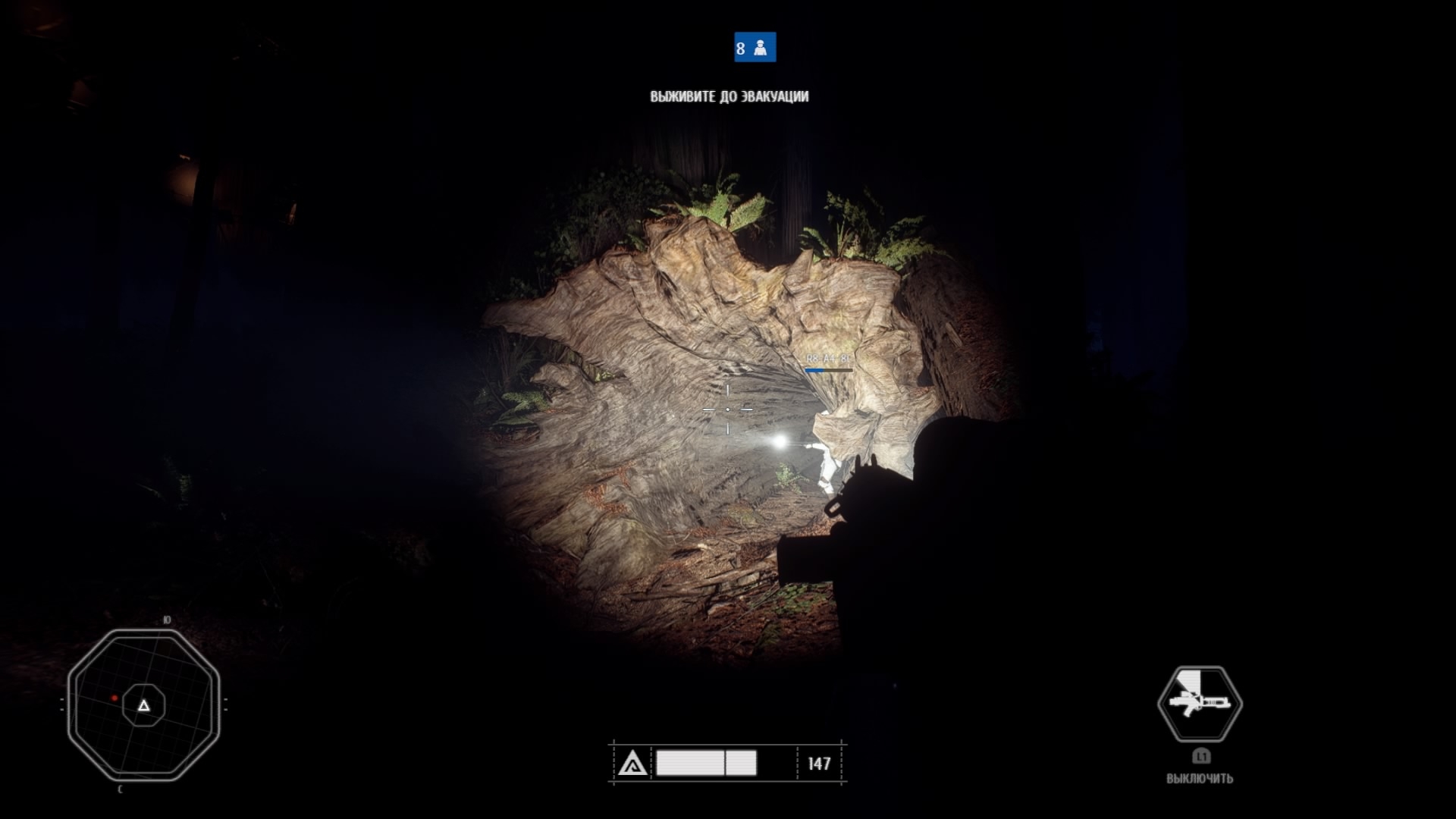Open the objective banner ВЫЖИВИТЕ ДО ЭВАКУАЦИИ
The height and width of the screenshot is (819, 1456).
(x=728, y=96)
